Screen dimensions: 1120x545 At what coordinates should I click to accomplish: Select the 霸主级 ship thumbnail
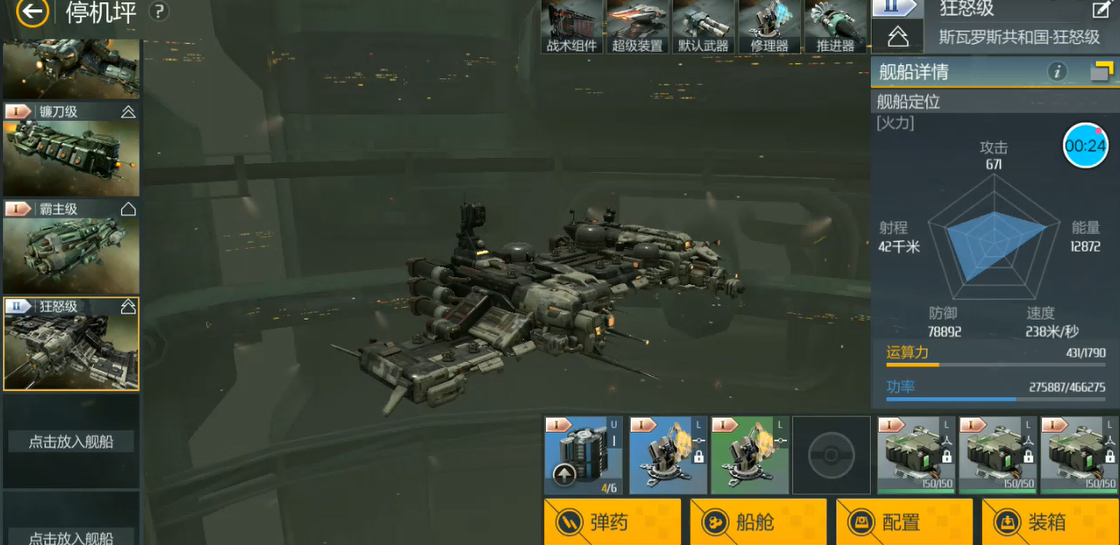pos(71,247)
